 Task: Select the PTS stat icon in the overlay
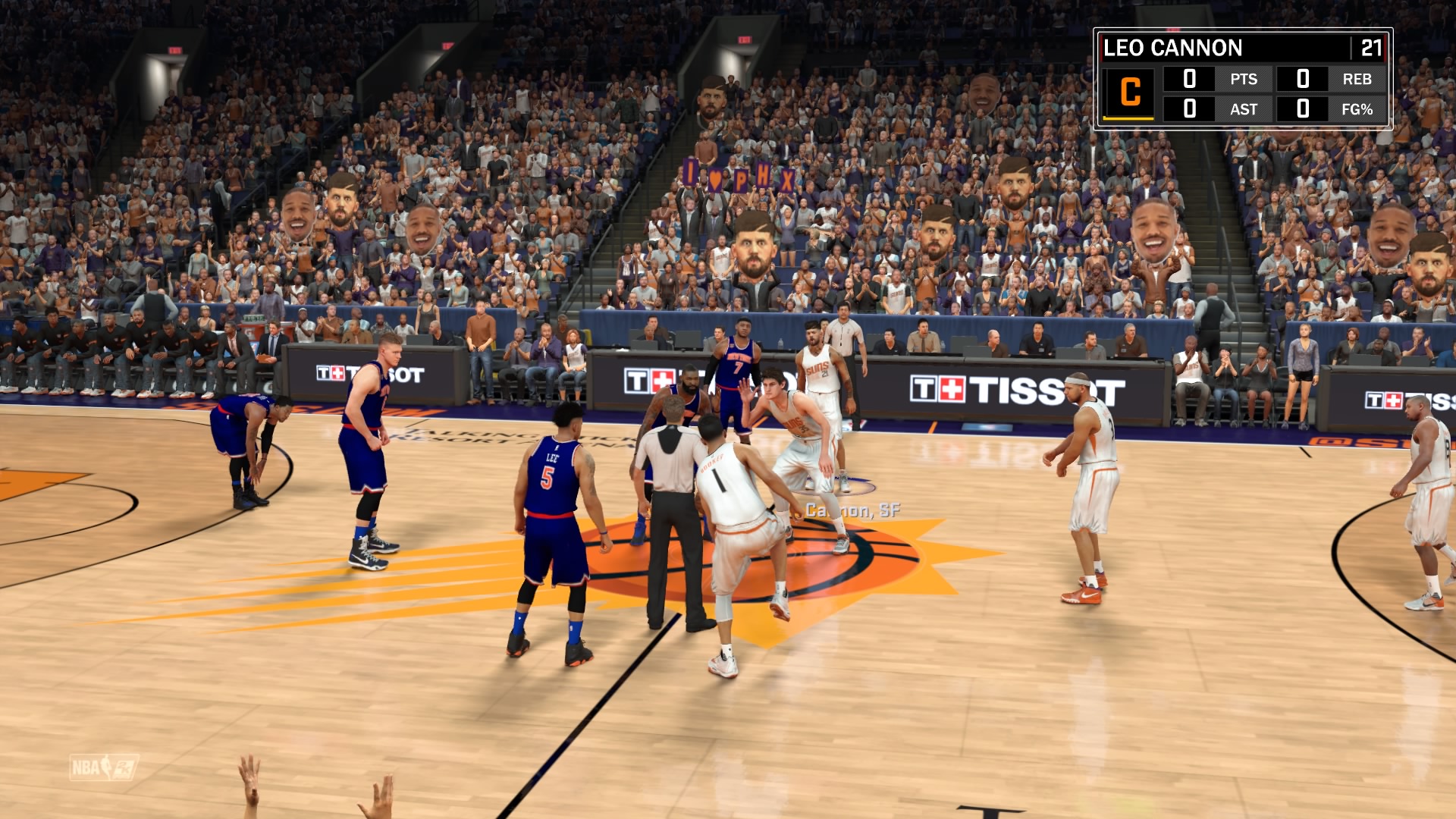pos(1244,79)
